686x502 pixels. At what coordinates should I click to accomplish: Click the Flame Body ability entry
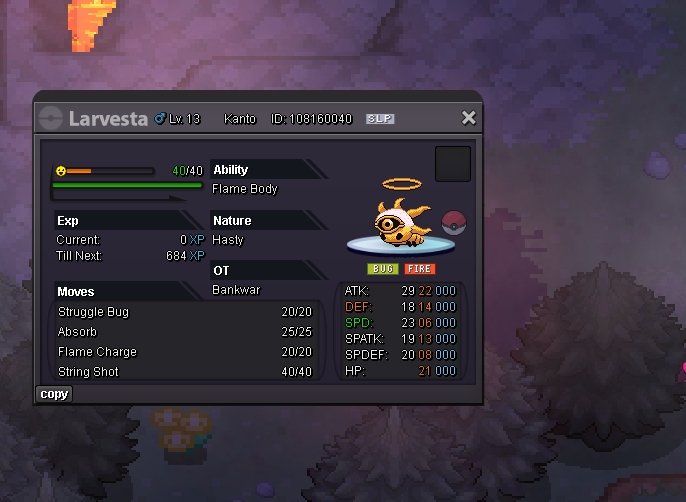(245, 189)
